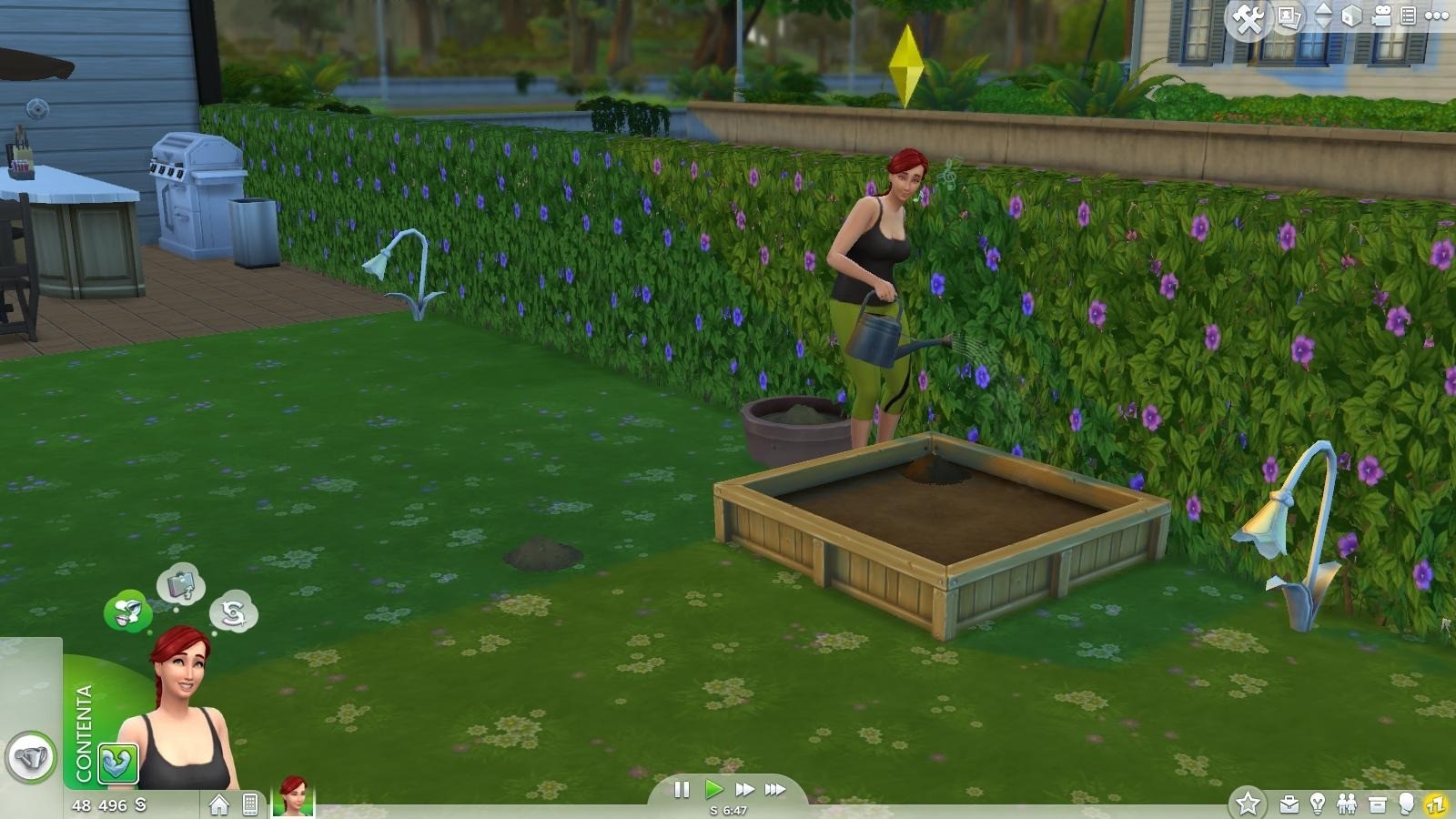Toggle the notification wall list icon
Viewport: 1456px width, 819px height.
coord(1409,15)
